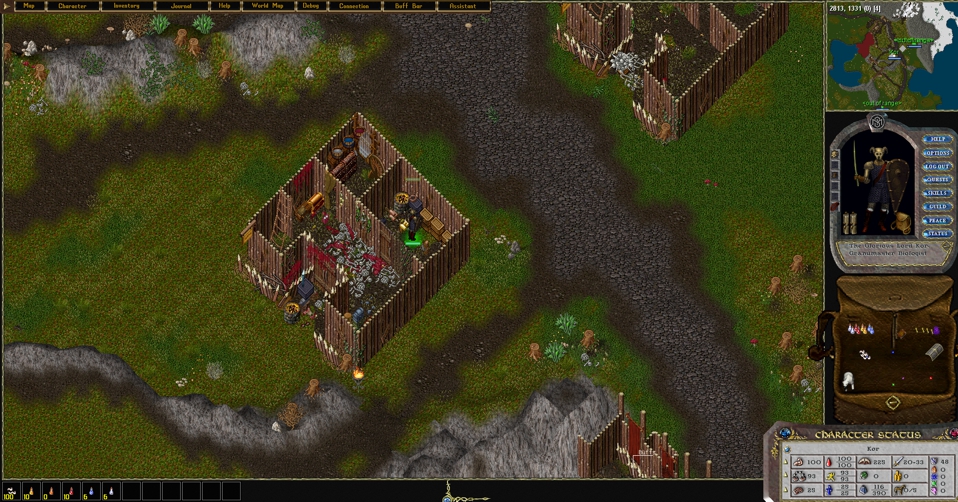Image resolution: width=958 pixels, height=502 pixels.
Task: Open the Assistant menu
Action: [x=462, y=6]
